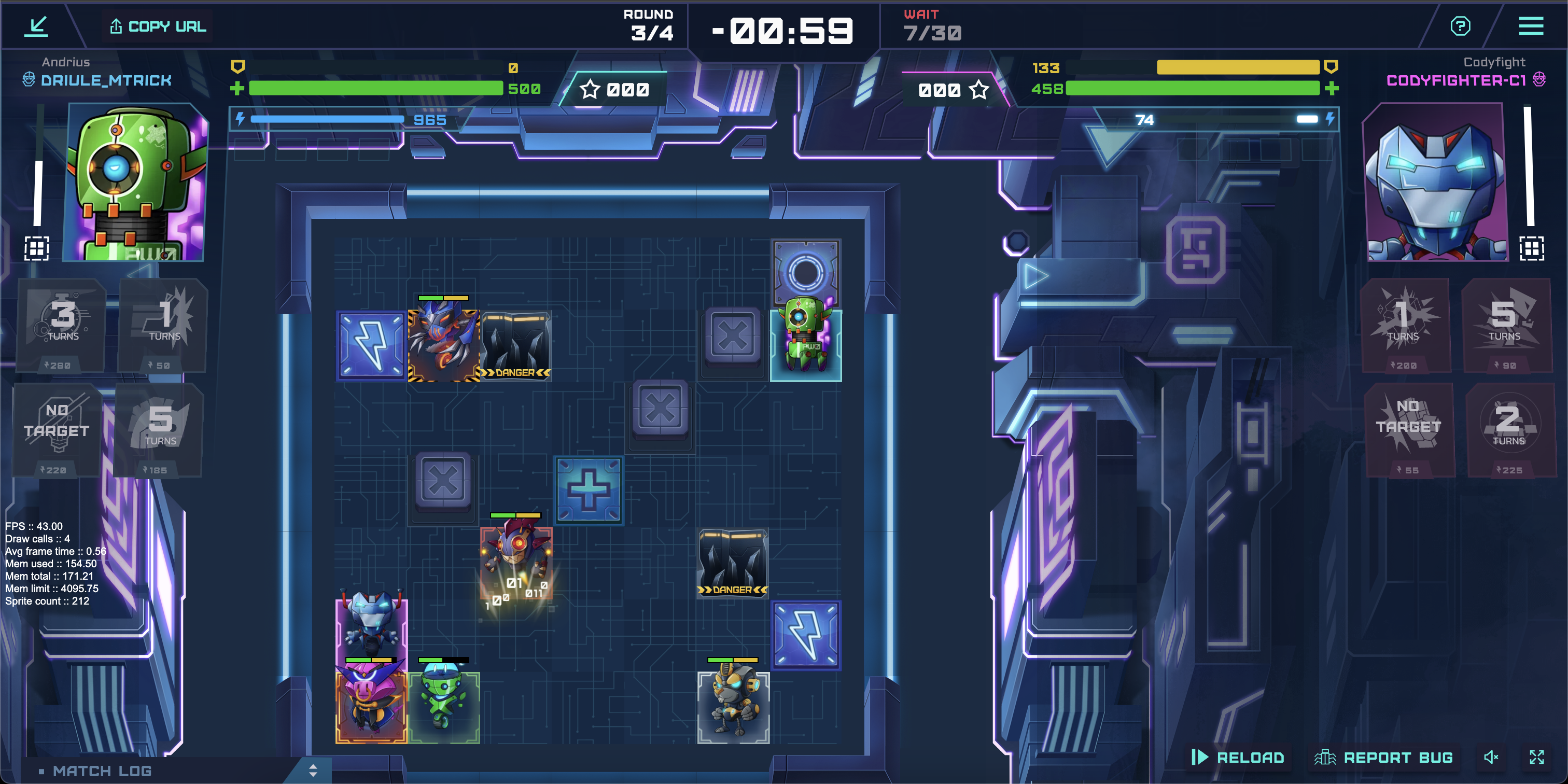1568x784 pixels.
Task: Click the Round 3/4 indicator
Action: point(648,25)
